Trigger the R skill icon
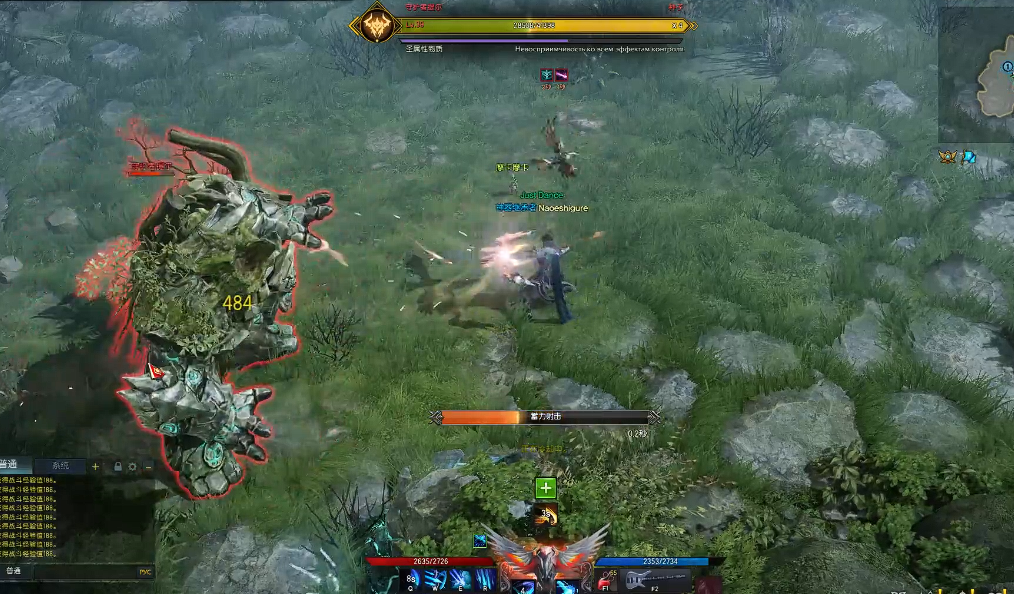 point(483,580)
